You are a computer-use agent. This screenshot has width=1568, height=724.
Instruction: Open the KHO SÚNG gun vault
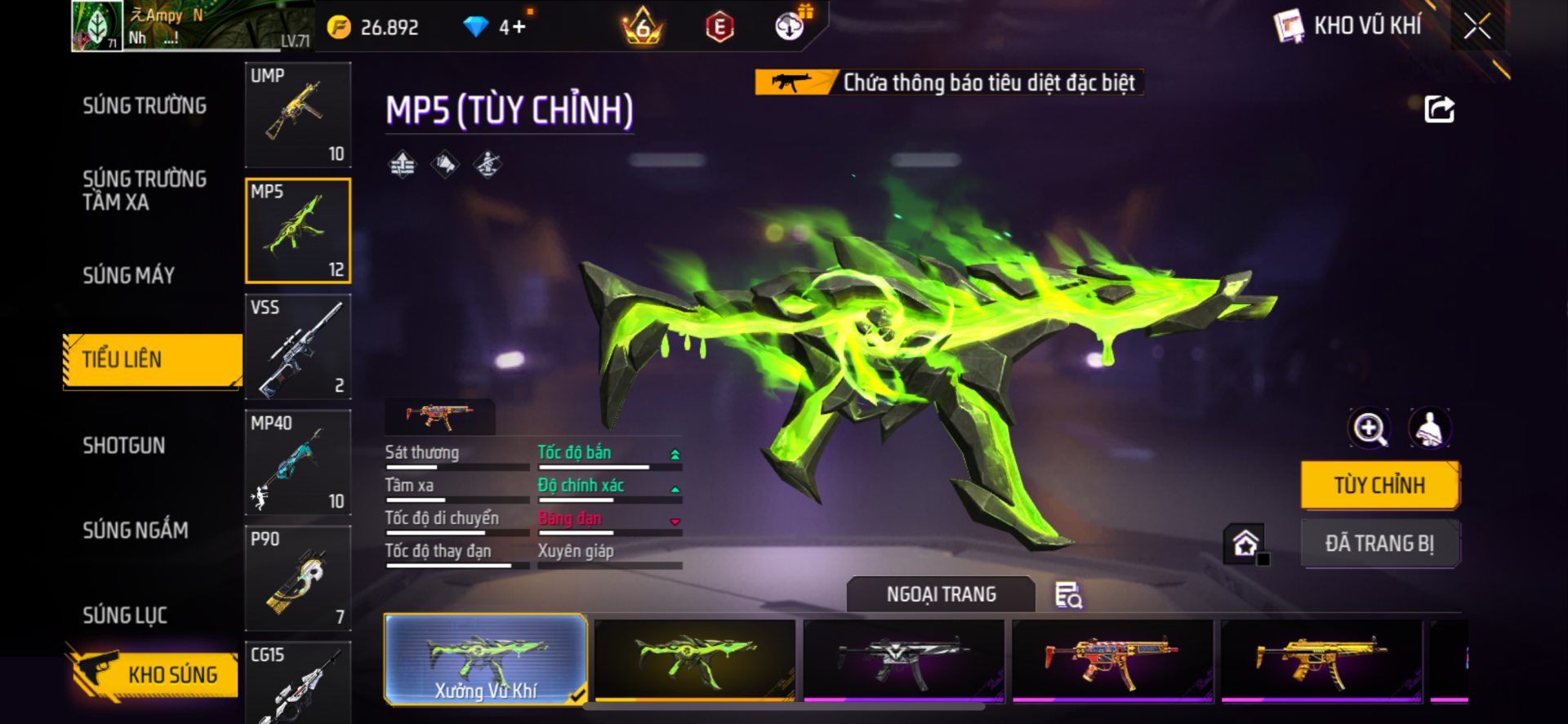tap(154, 674)
